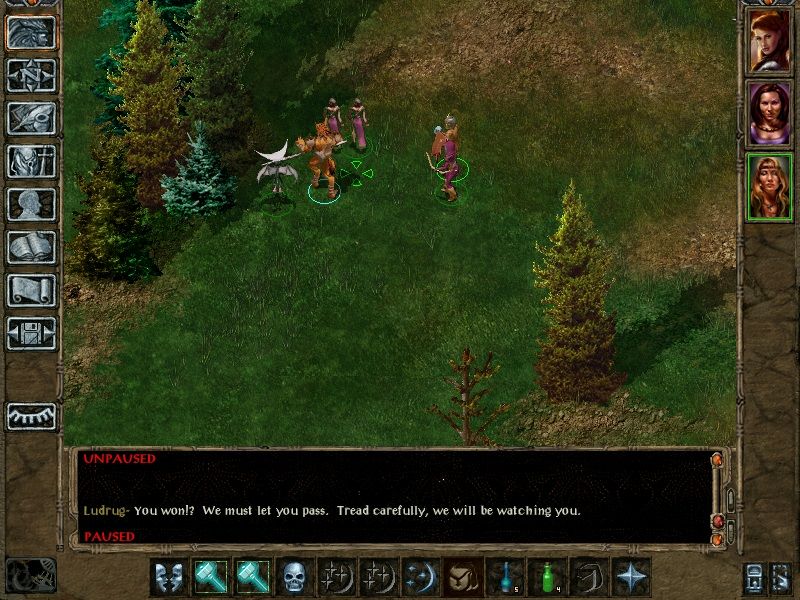Click the brown pouch icon on the action bar
Viewport: 800px width, 600px height.
click(463, 577)
